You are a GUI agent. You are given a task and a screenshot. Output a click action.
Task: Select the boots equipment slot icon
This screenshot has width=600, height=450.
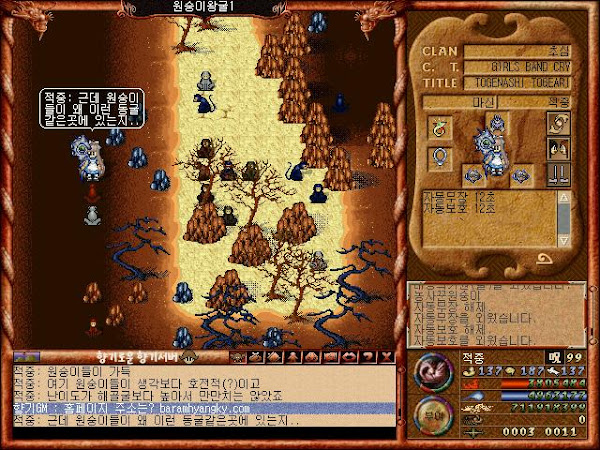(557, 172)
